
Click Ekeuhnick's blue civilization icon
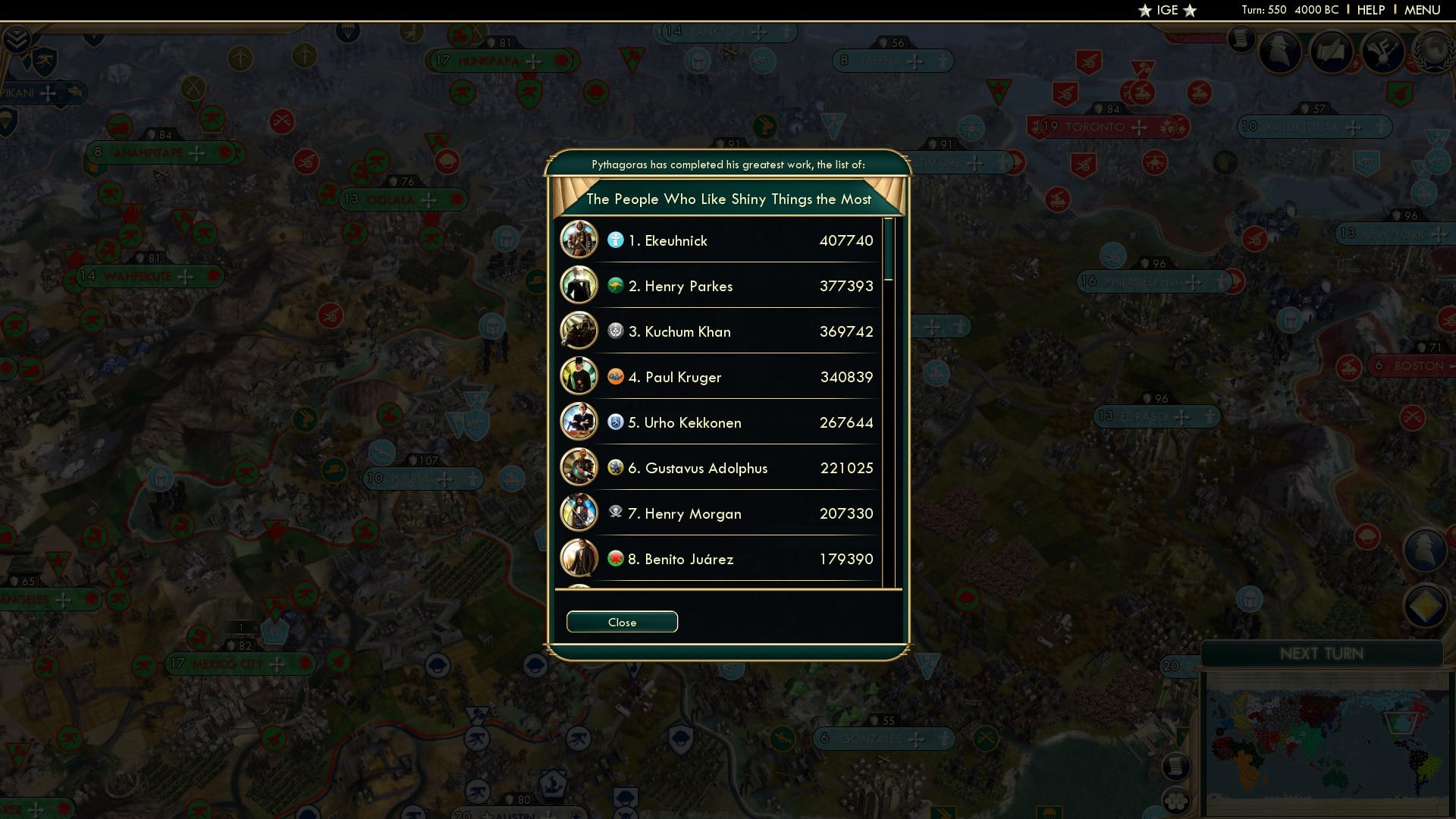click(x=617, y=240)
